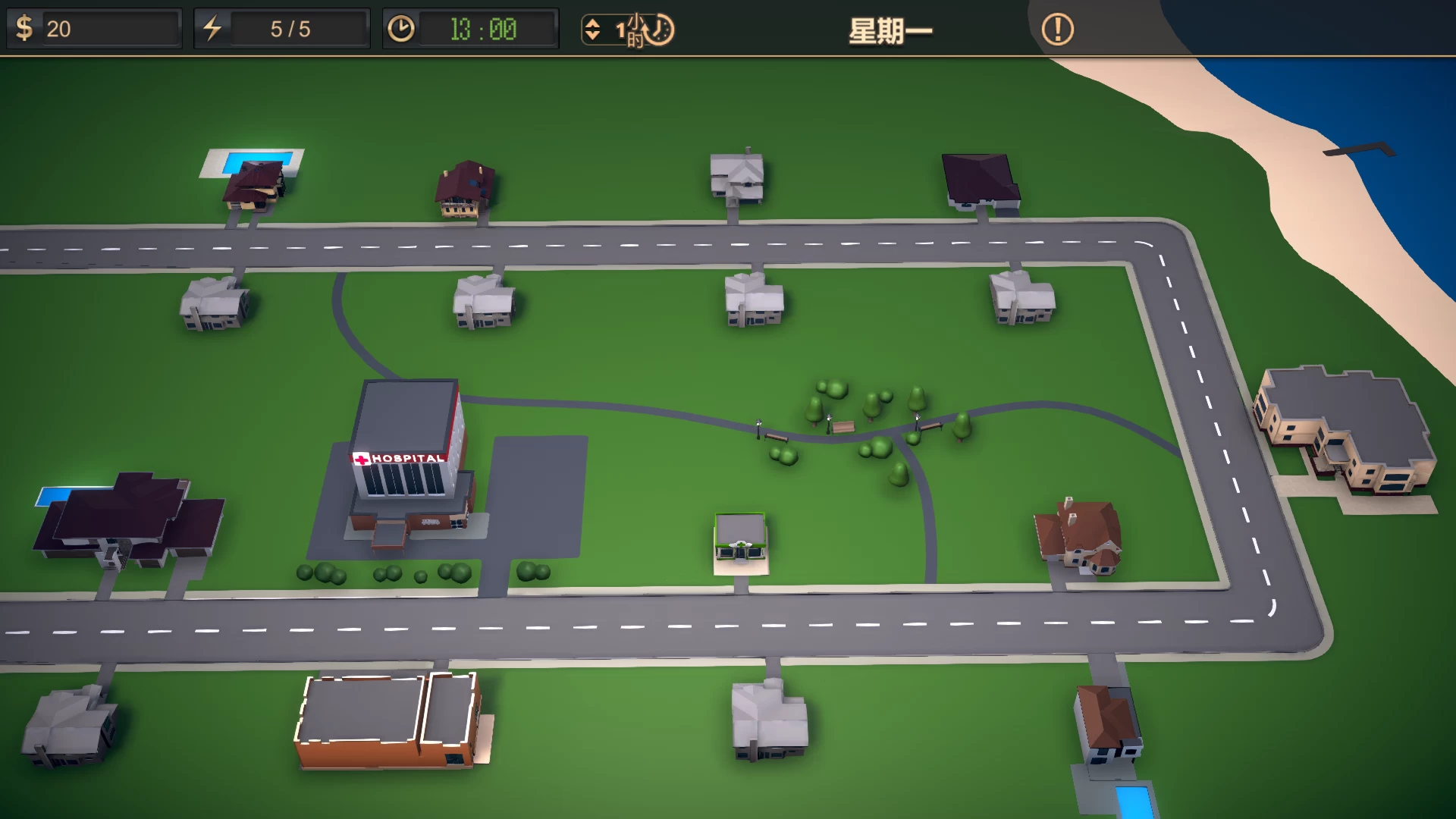Open the exclamation mark alert icon
Viewport: 1456px width, 819px height.
[1057, 30]
